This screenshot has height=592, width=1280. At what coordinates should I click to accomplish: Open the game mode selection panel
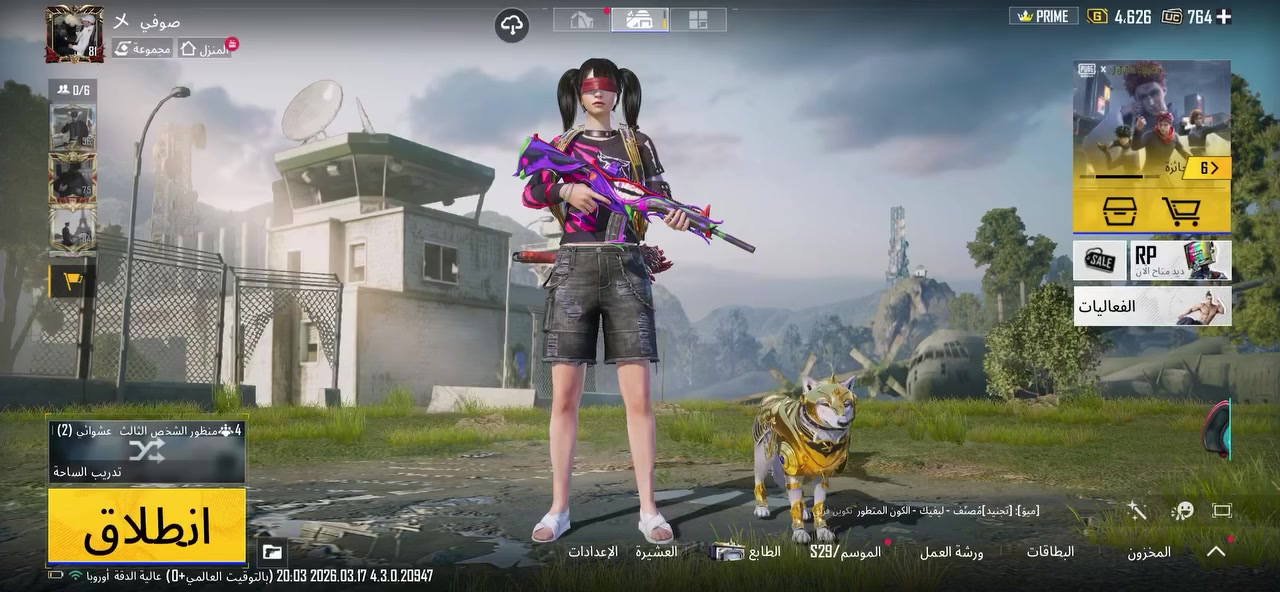(x=147, y=452)
